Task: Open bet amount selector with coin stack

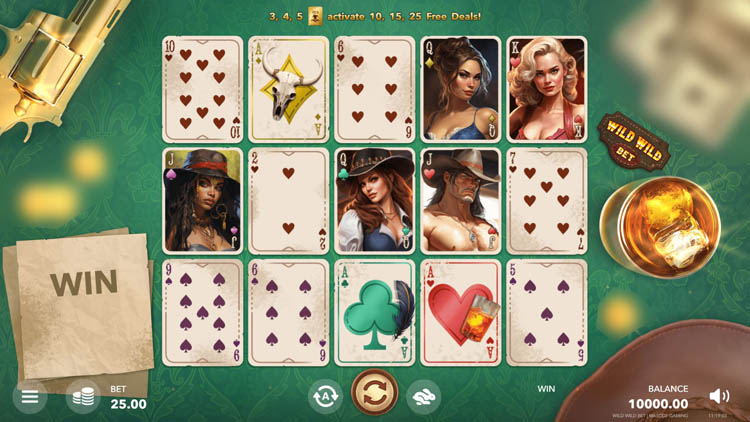Action: coord(83,397)
